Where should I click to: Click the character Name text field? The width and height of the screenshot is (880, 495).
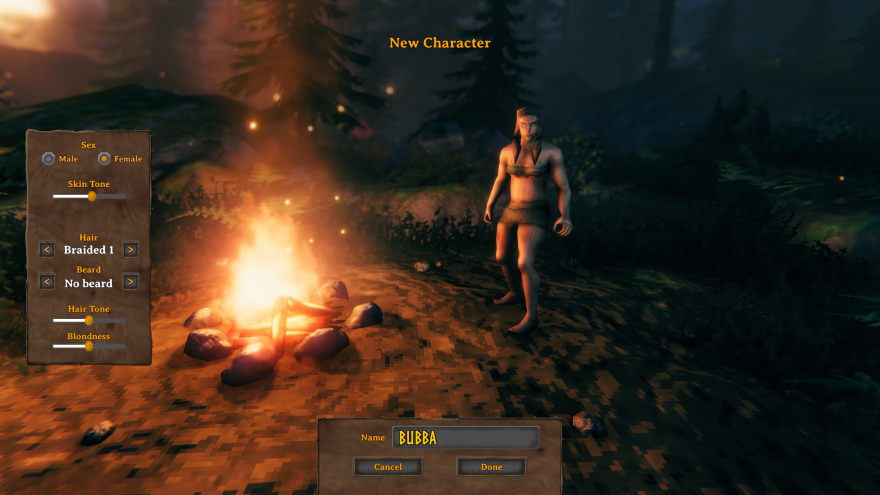(x=465, y=438)
